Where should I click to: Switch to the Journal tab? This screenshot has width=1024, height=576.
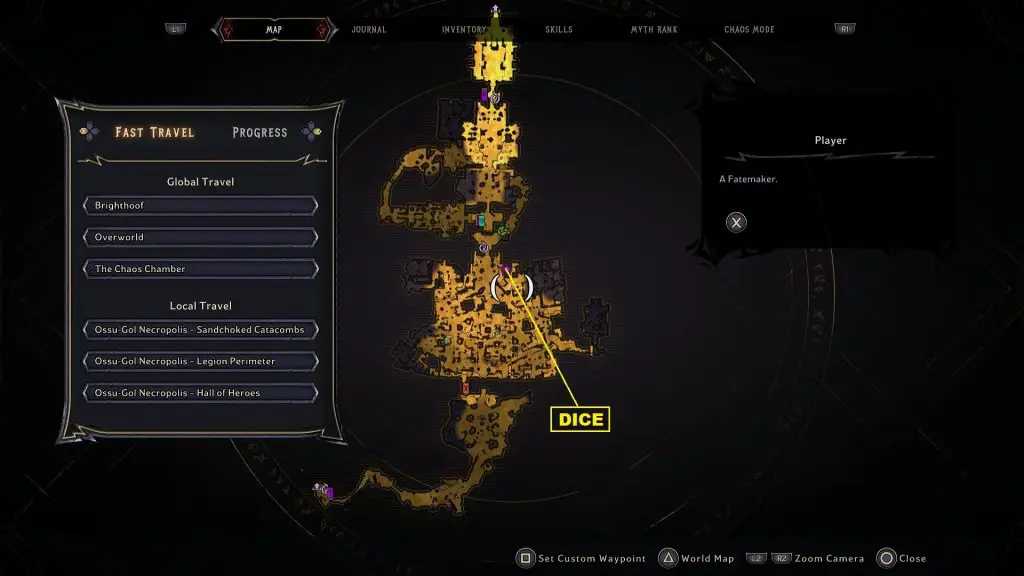pos(369,30)
